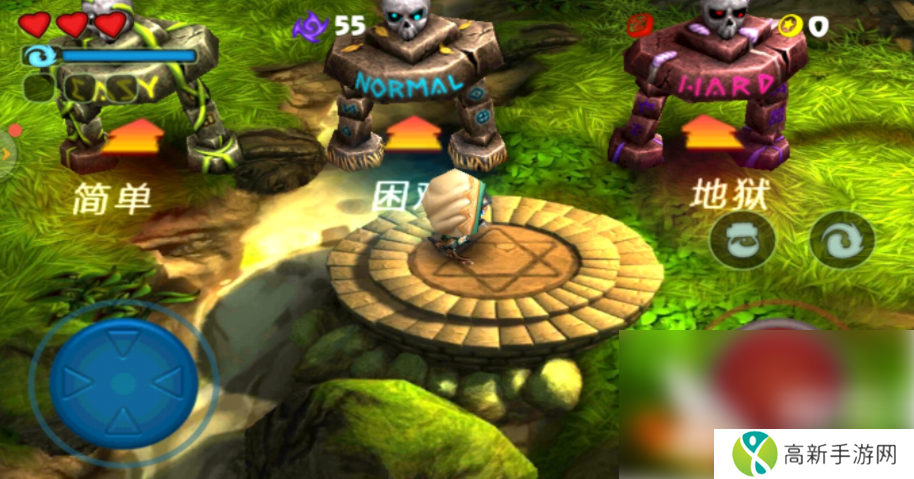This screenshot has width=914, height=479.
Task: Activate the swirl skill button
Action: [x=841, y=240]
